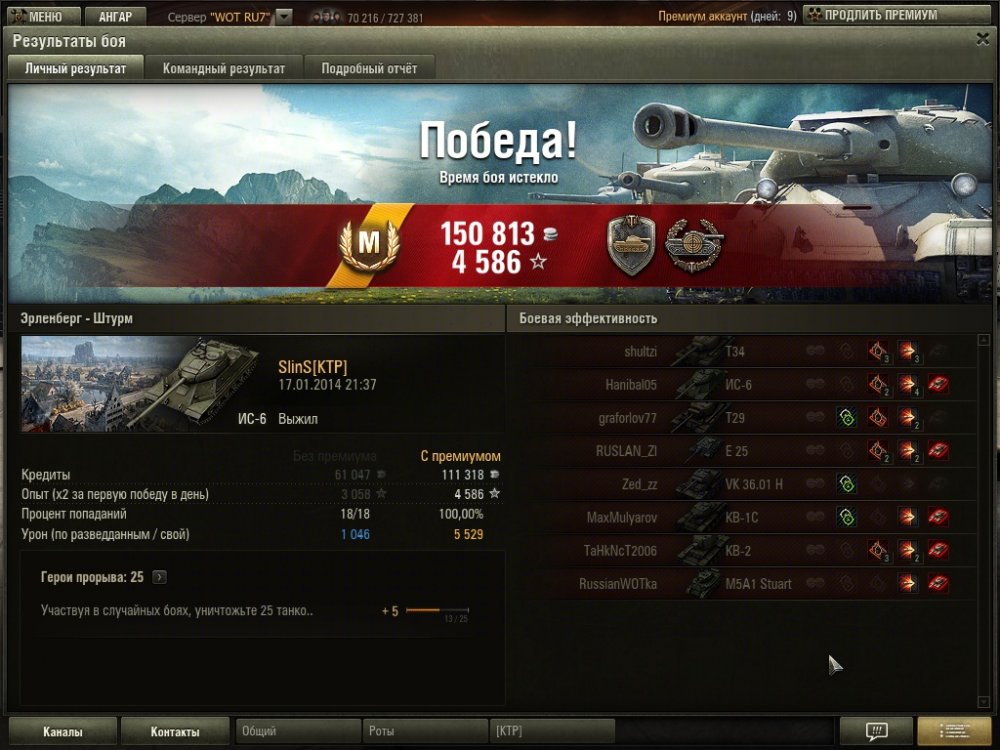
Task: Open the Контакты list
Action: tap(175, 731)
